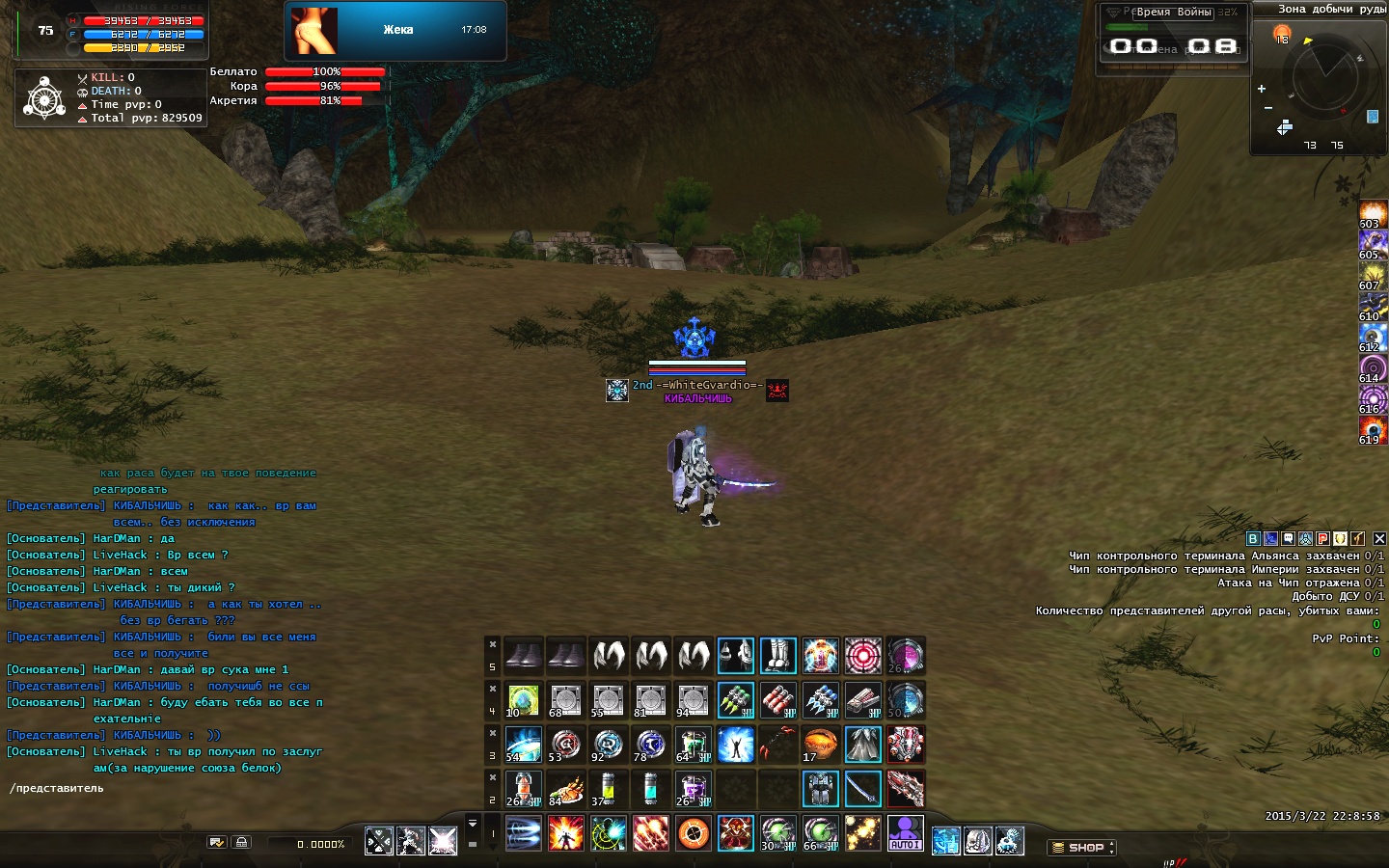
Task: Toggle the padlock button beside the experience readout
Action: 241,842
